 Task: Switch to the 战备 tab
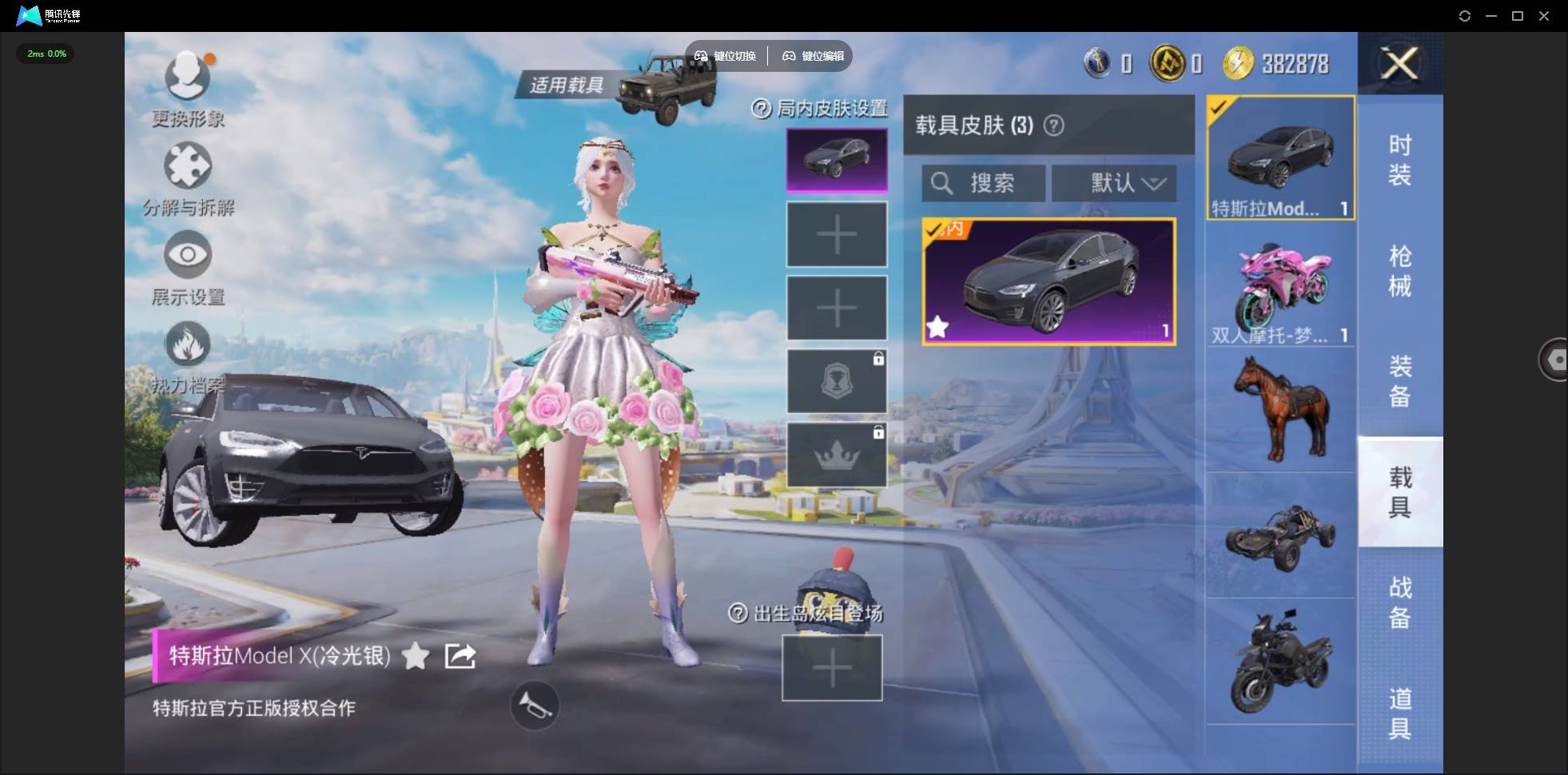[1399, 602]
